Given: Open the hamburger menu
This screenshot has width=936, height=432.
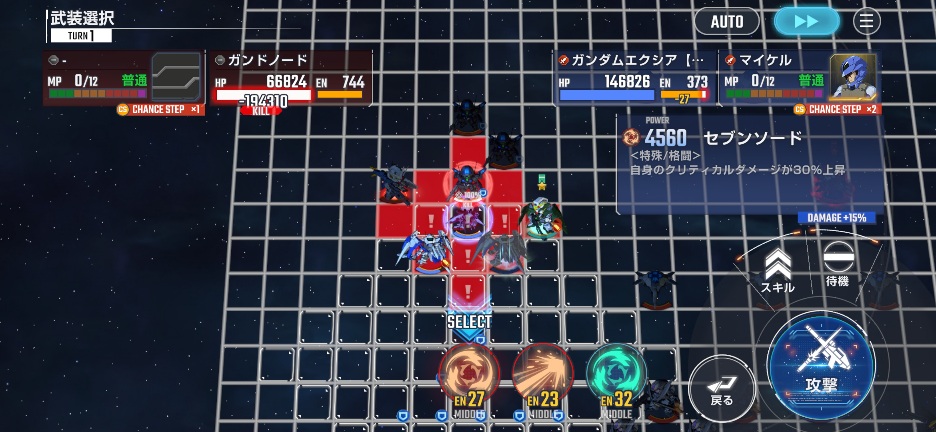Looking at the screenshot, I should [x=866, y=21].
